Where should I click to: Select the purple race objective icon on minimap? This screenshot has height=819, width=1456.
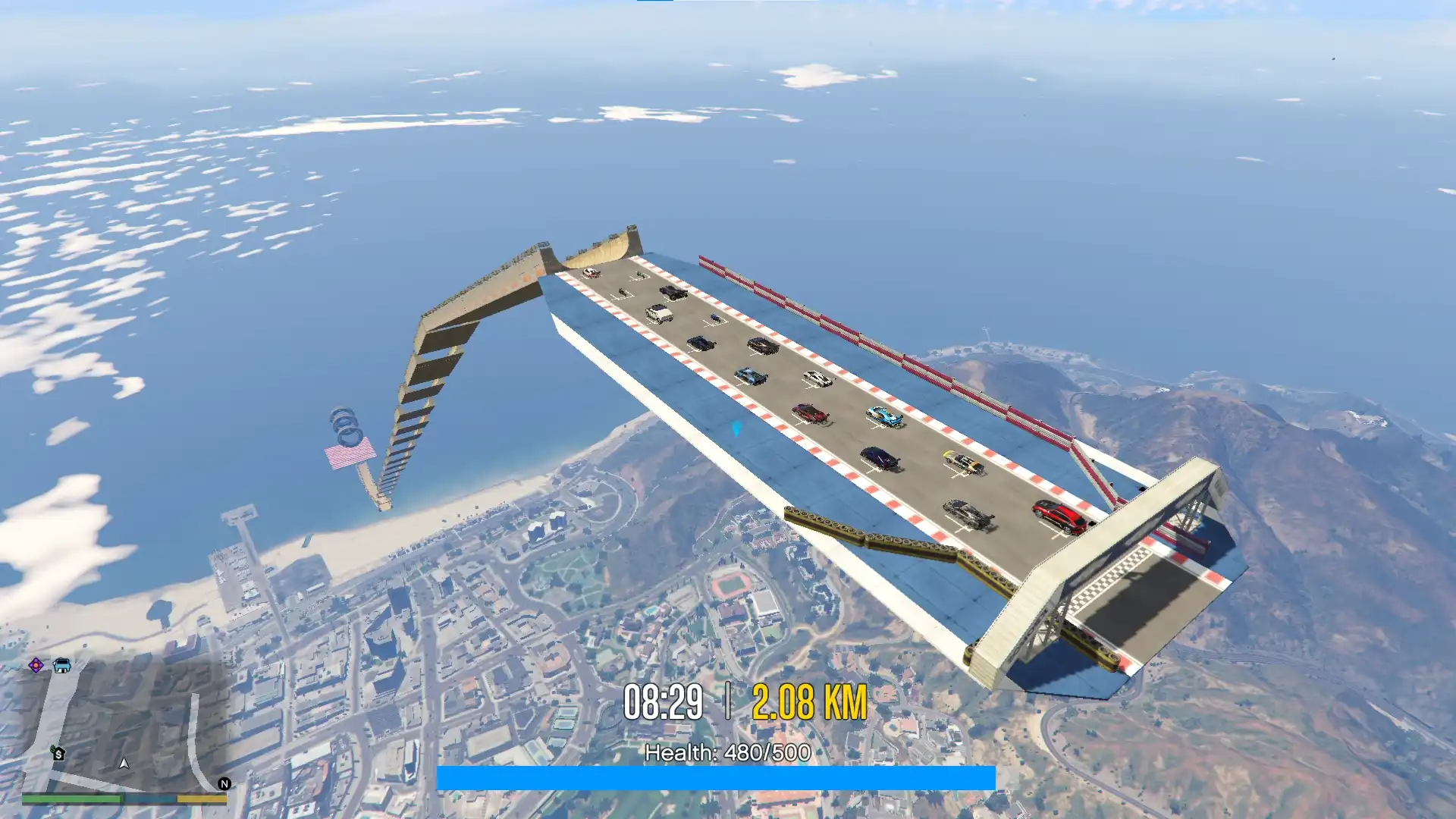36,665
